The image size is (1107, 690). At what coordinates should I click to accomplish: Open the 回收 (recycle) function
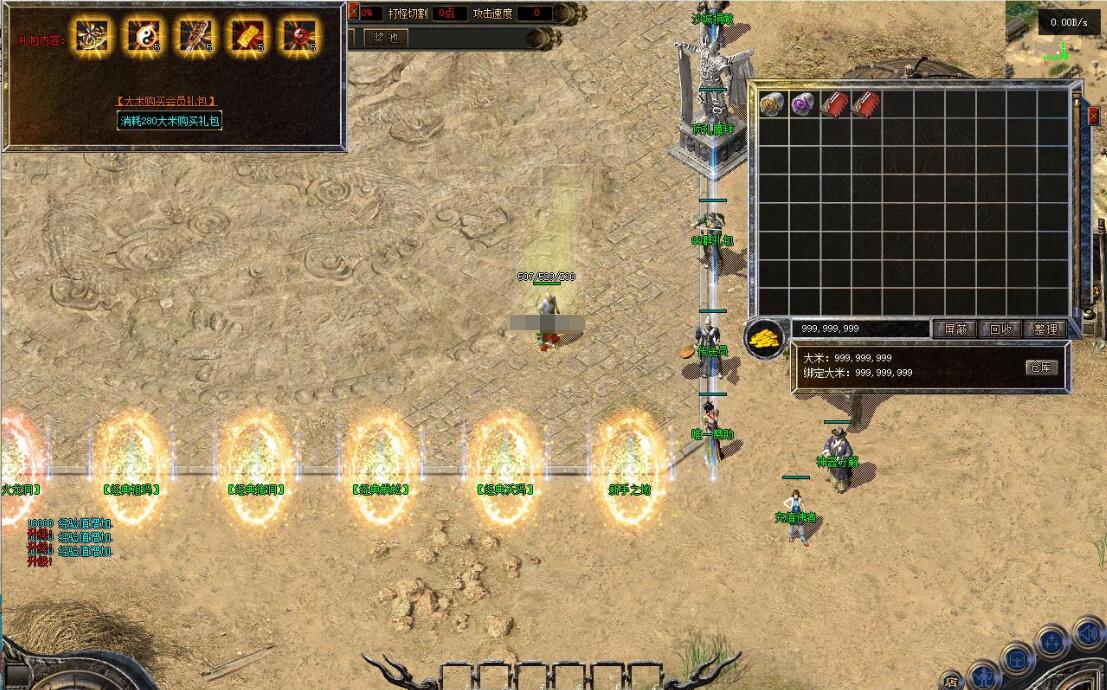pyautogui.click(x=1000, y=329)
